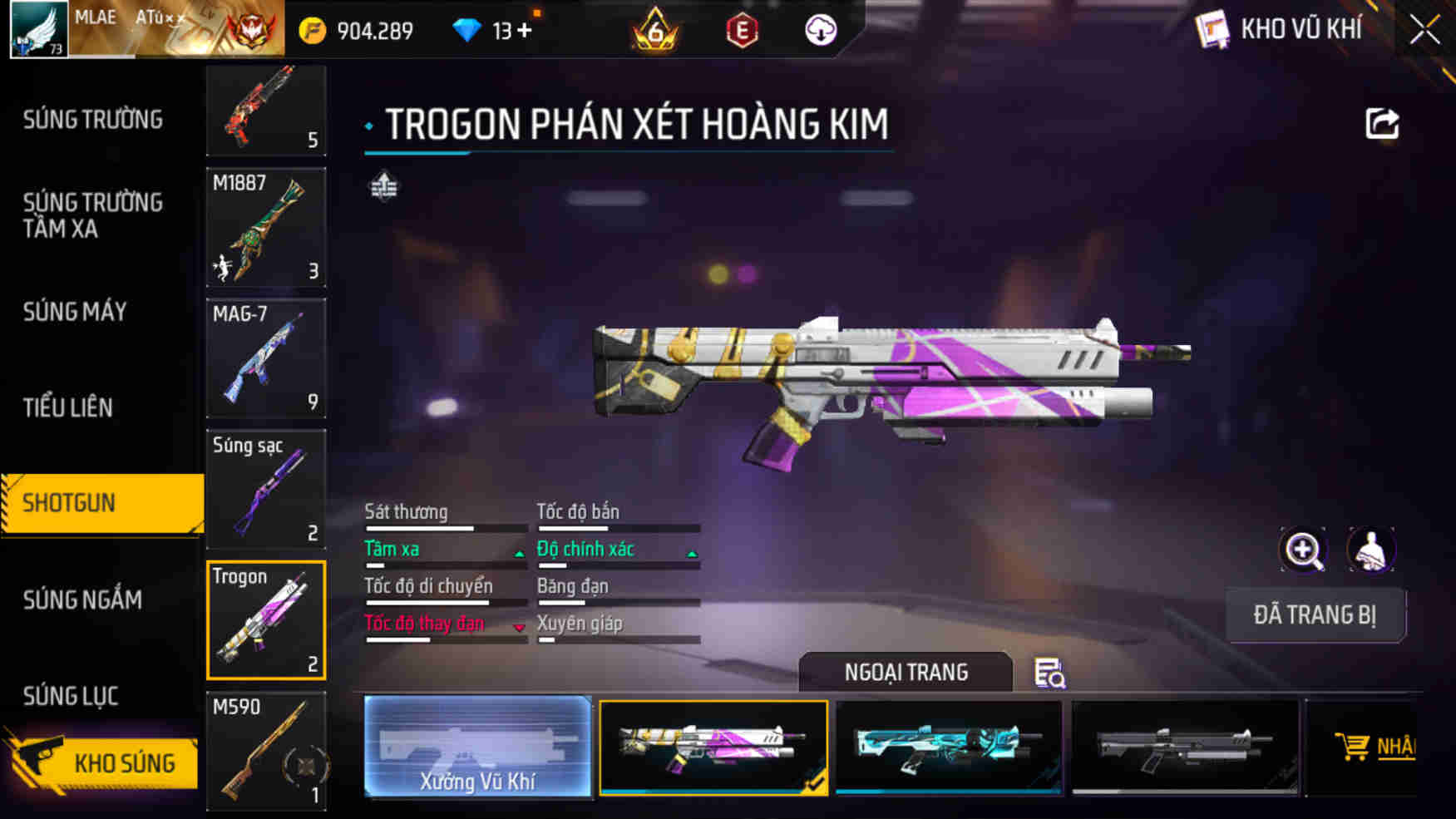Select the character try-on preview icon
Screen dimensions: 1456x819
point(1372,550)
